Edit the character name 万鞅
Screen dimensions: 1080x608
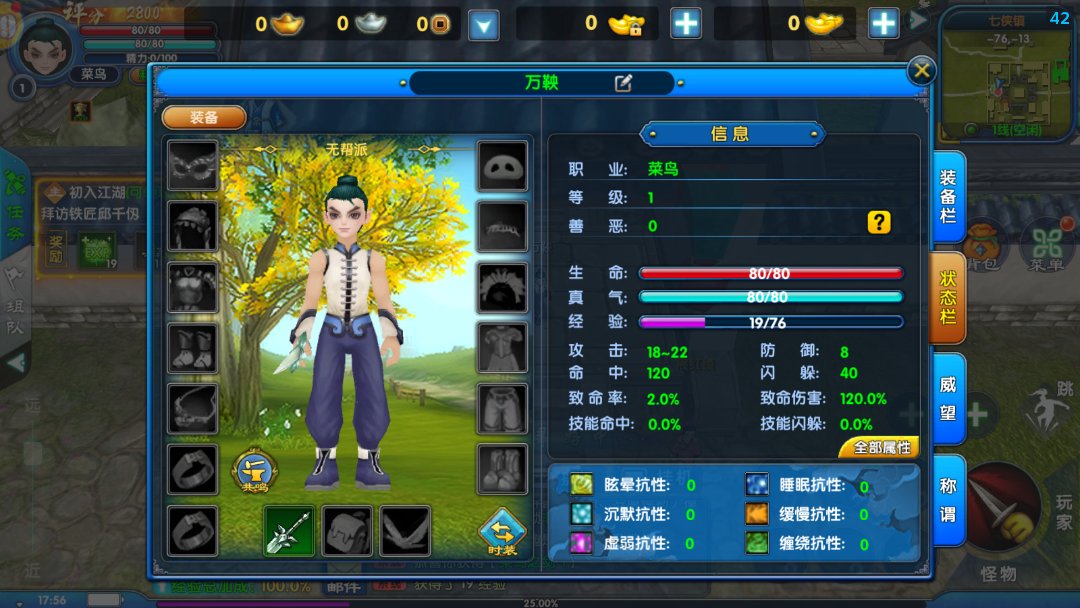(x=623, y=83)
